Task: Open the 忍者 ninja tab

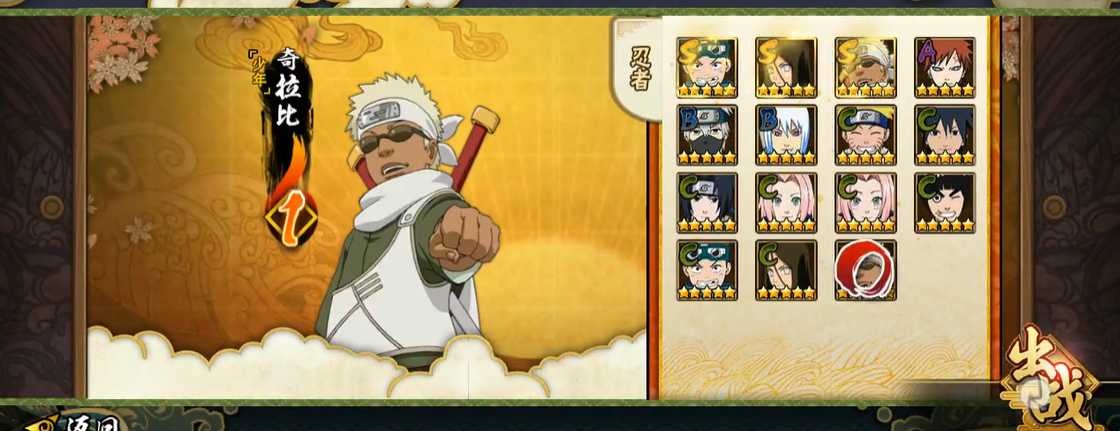Action: [x=640, y=68]
